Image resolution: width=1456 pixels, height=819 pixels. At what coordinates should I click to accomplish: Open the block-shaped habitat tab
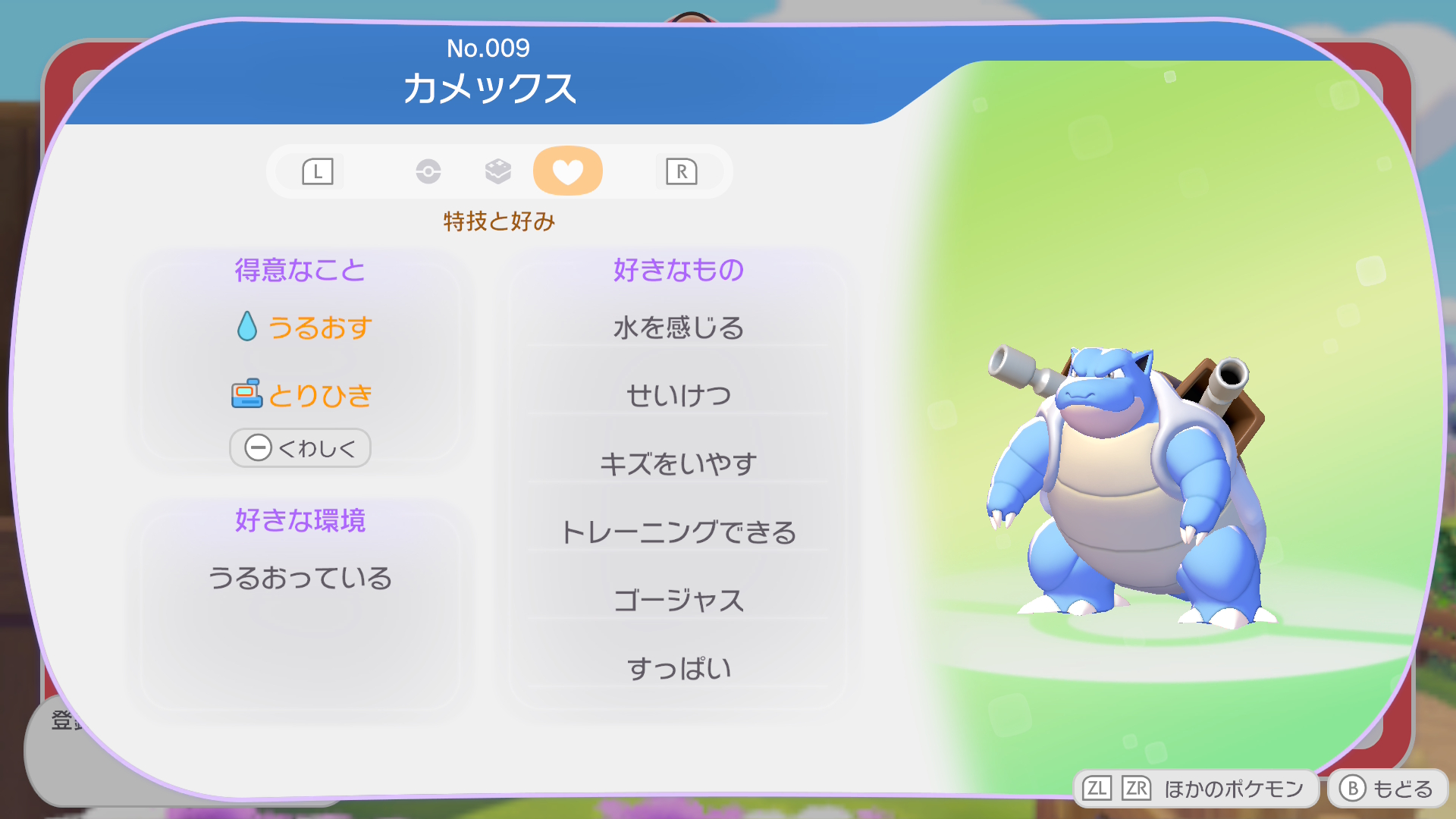click(x=498, y=171)
